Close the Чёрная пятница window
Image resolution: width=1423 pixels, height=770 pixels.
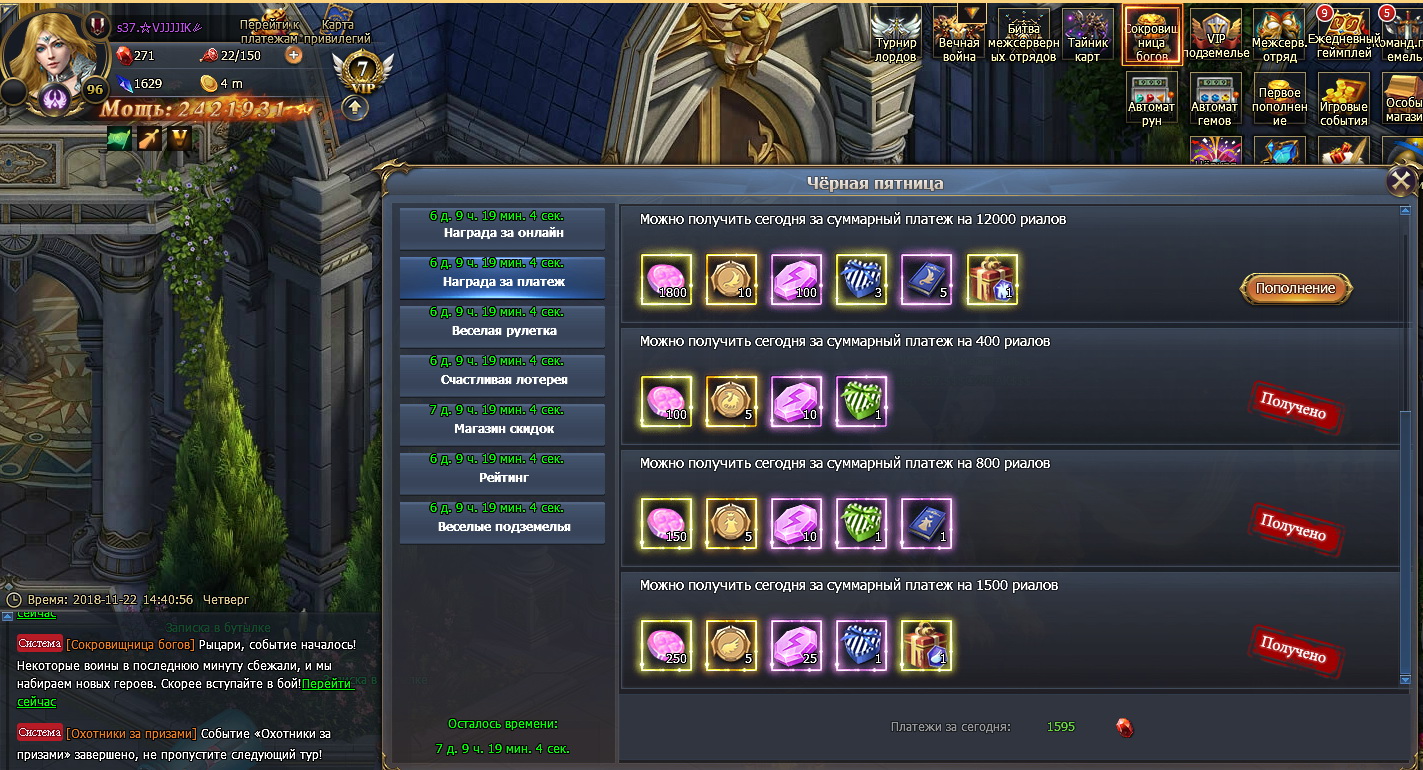(1402, 181)
